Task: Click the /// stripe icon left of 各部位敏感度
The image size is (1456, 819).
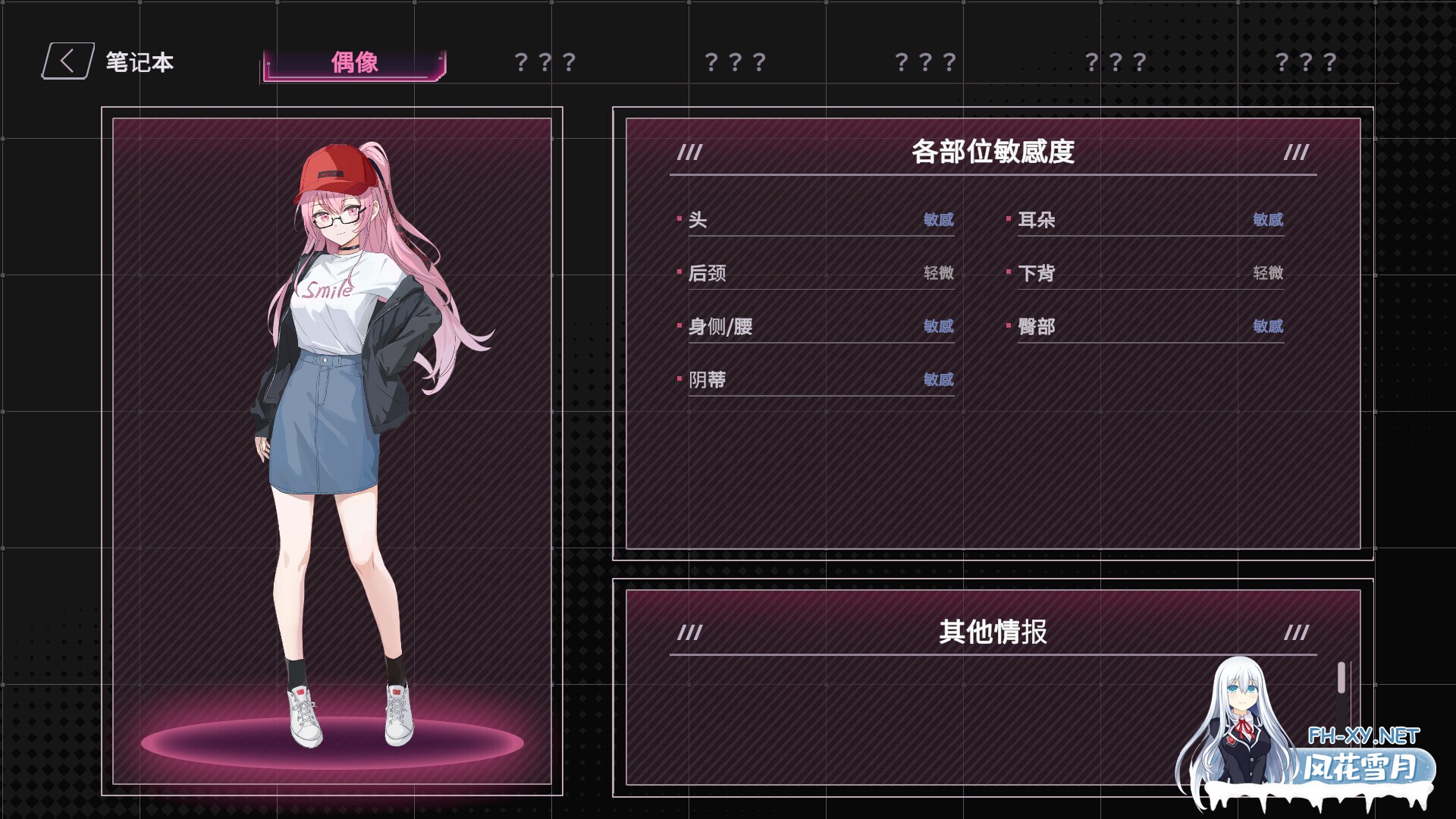Action: click(x=689, y=154)
